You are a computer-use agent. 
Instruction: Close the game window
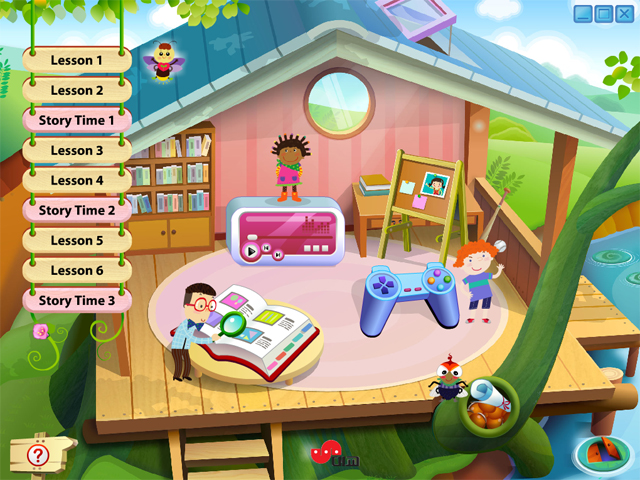(623, 14)
